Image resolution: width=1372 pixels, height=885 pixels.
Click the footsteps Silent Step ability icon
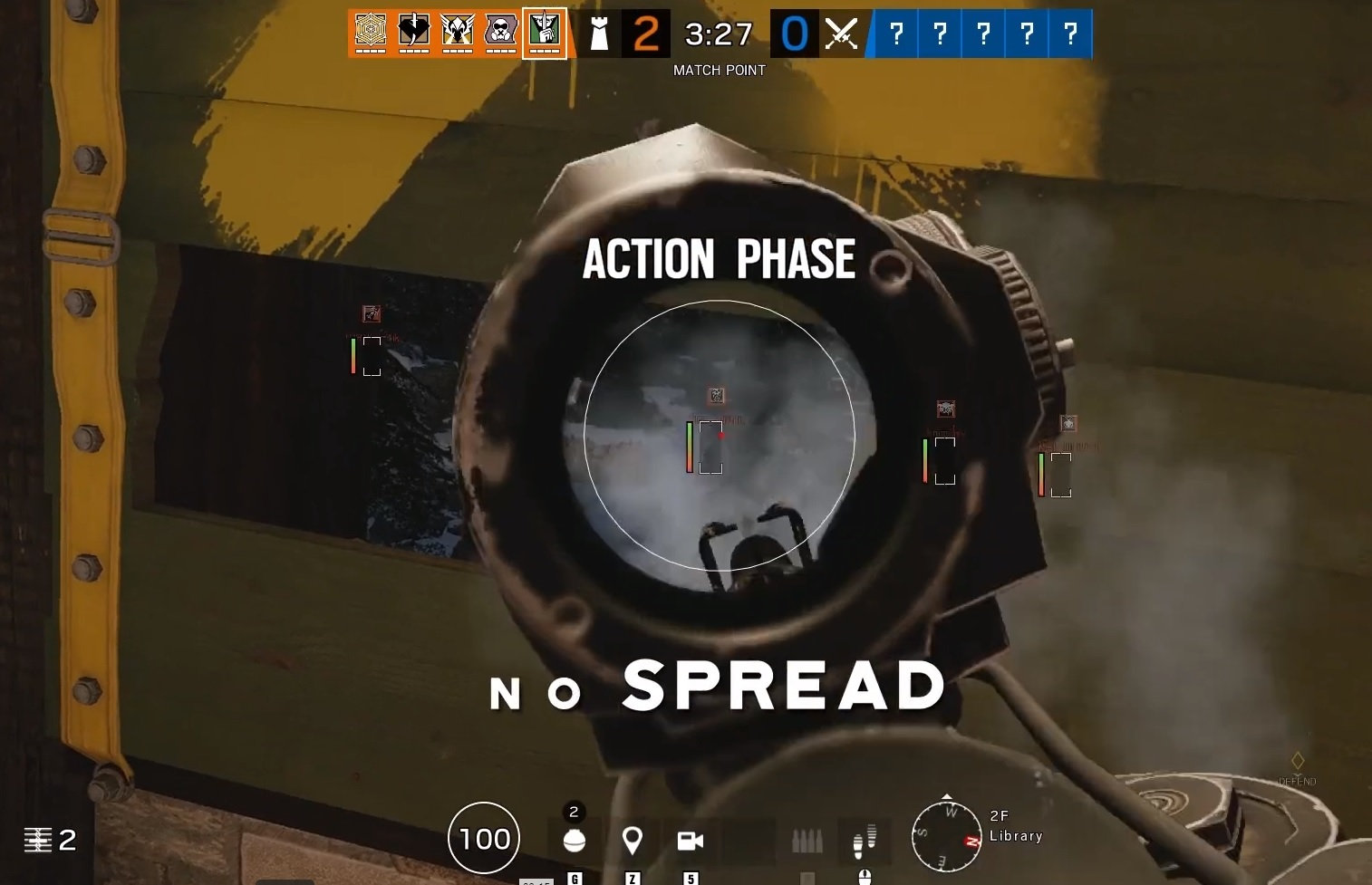[864, 840]
